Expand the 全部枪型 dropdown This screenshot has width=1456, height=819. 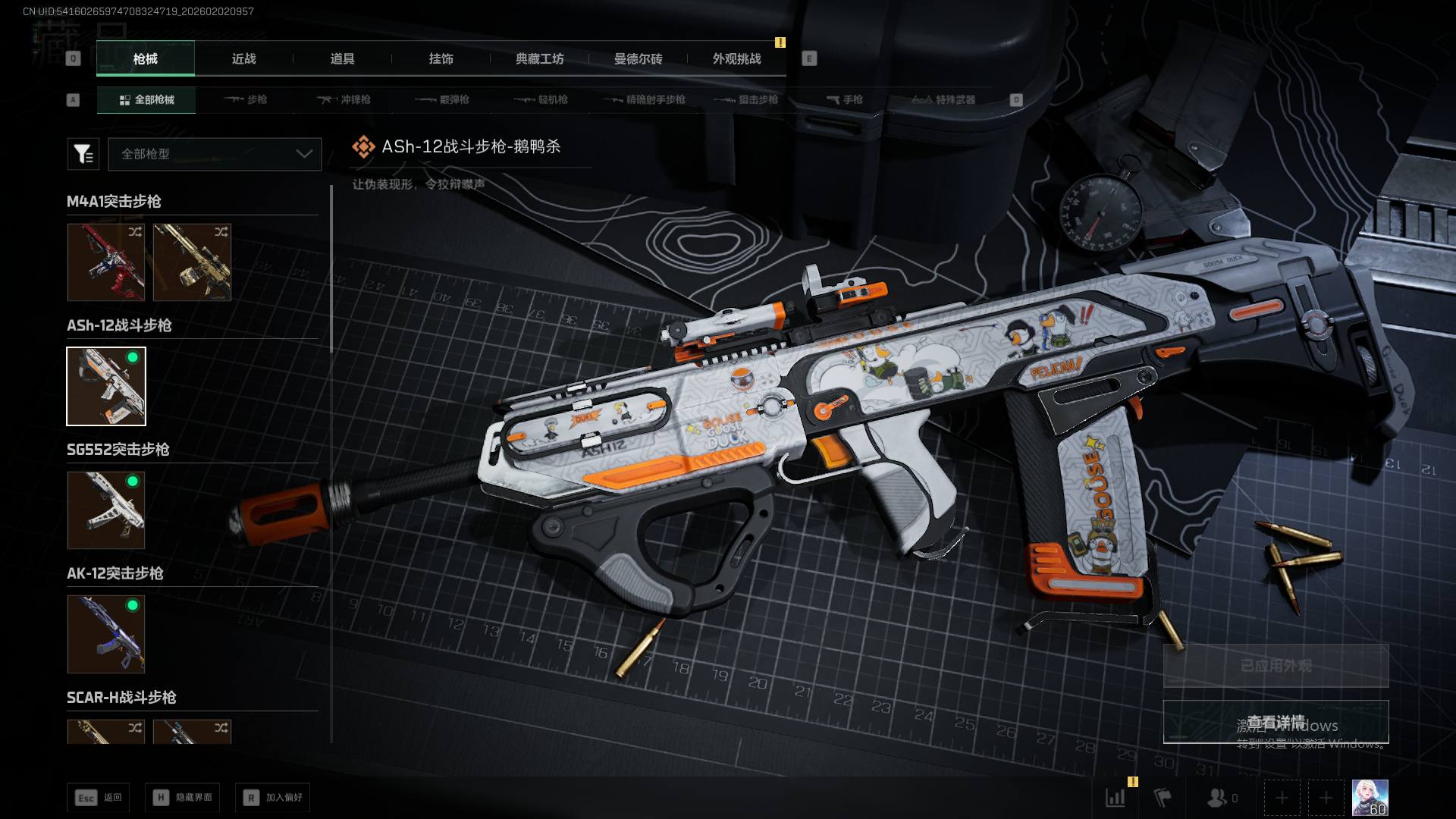(215, 154)
